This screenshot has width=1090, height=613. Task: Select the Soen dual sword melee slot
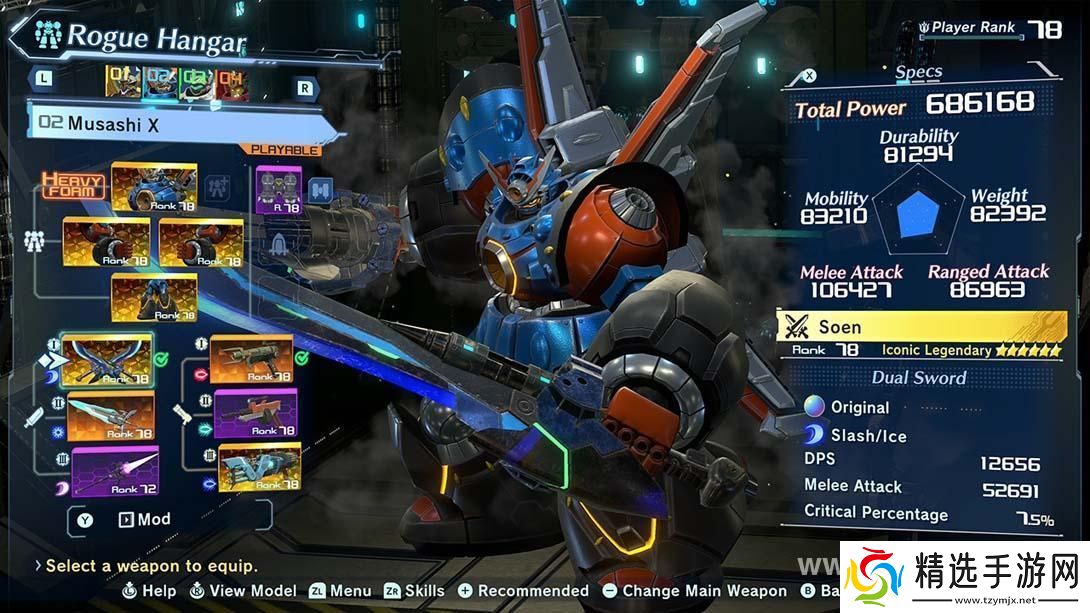point(106,360)
